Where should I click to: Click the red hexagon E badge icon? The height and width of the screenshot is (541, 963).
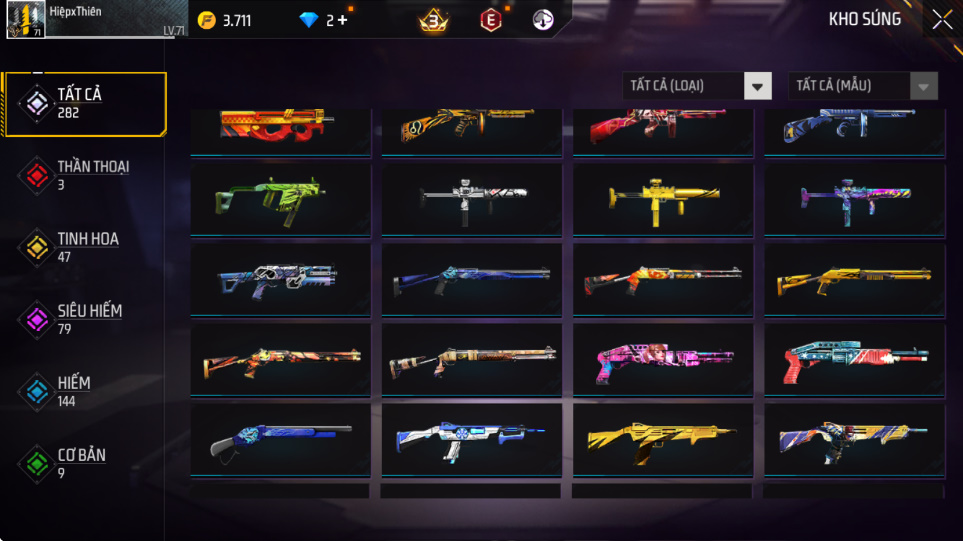pyautogui.click(x=491, y=20)
